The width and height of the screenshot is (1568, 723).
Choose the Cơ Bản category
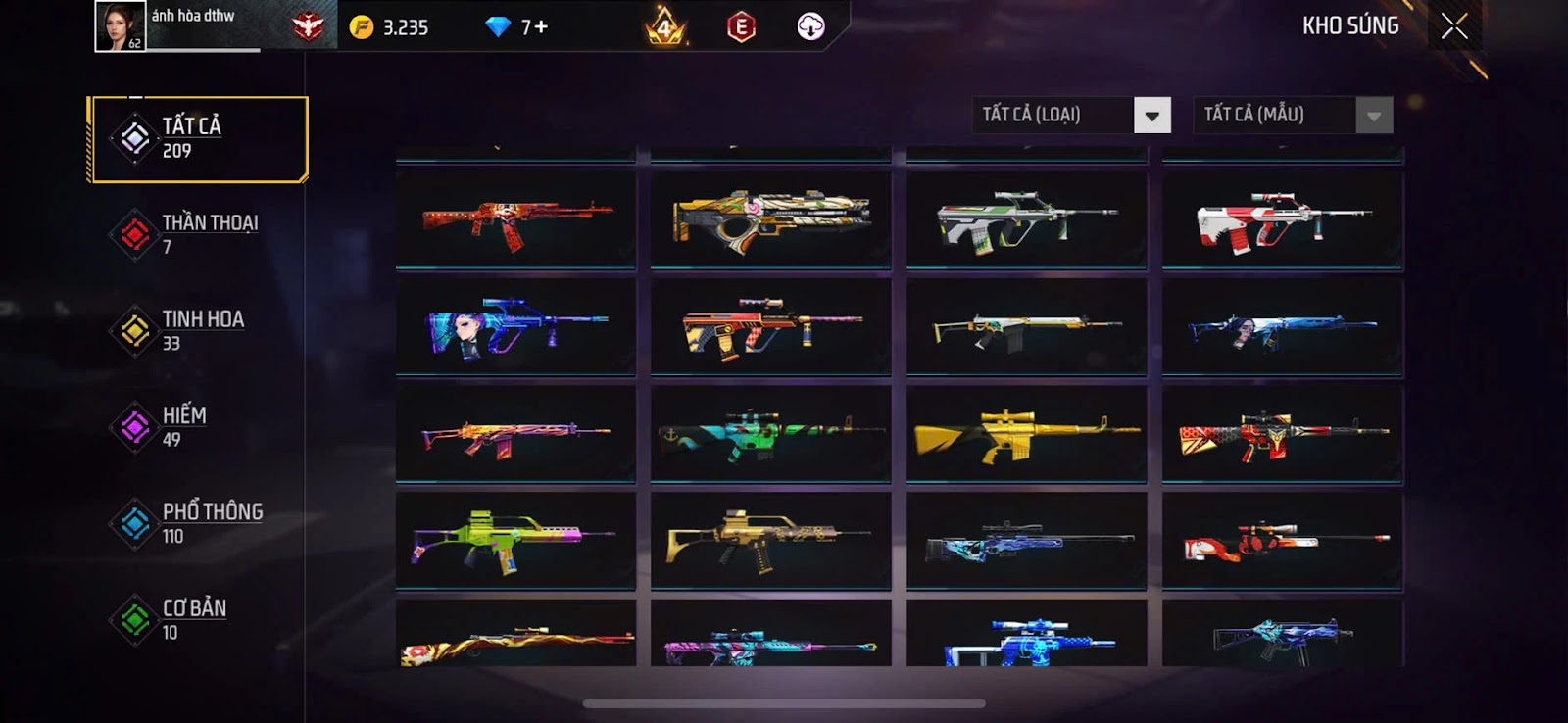199,619
